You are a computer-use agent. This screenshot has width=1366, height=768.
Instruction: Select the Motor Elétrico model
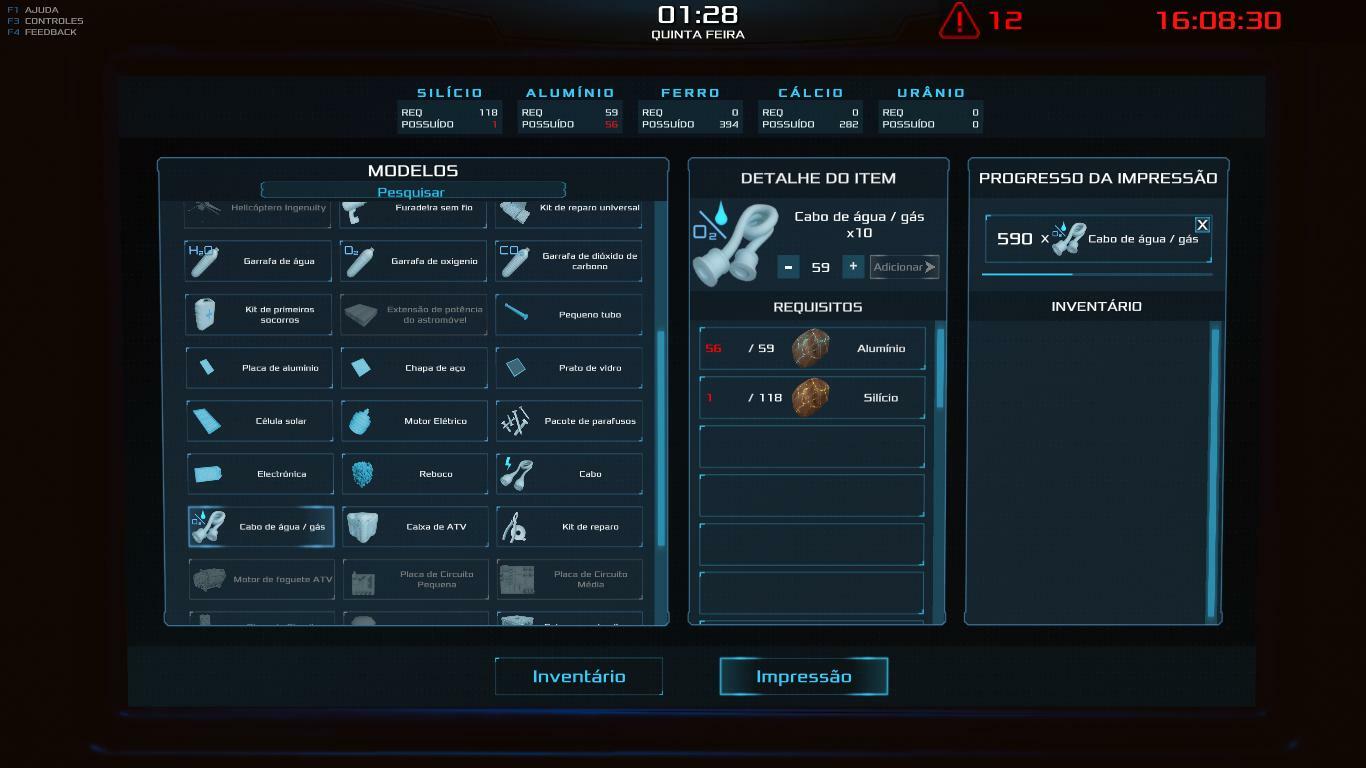414,421
